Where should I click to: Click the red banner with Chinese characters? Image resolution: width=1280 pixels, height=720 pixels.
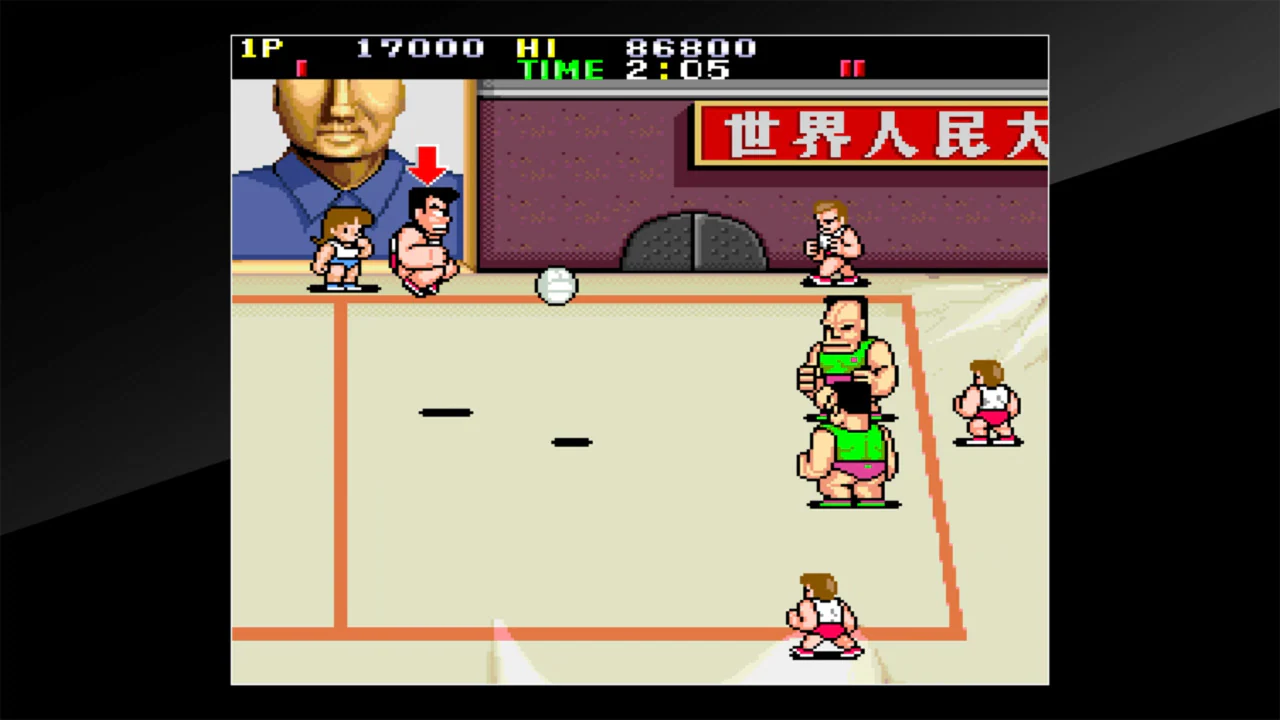click(870, 135)
